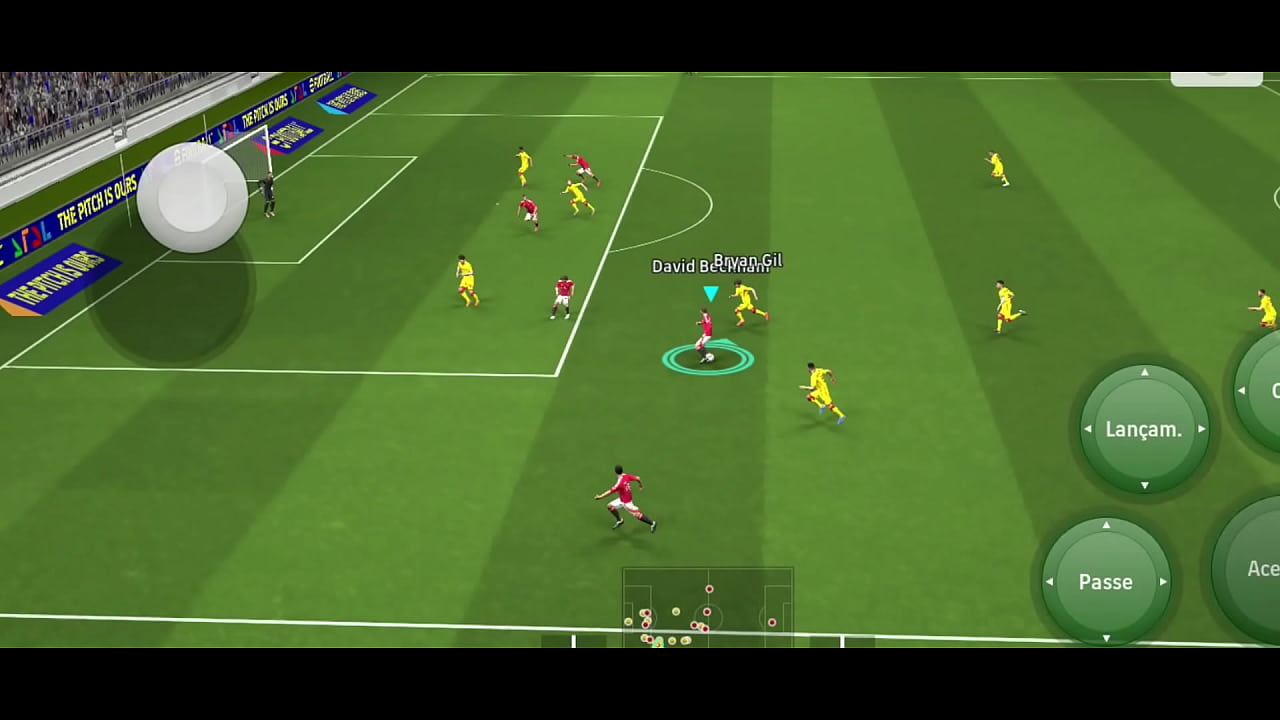Viewport: 1280px width, 720px height.
Task: Tap the ball carrier's green target ring
Action: (705, 358)
